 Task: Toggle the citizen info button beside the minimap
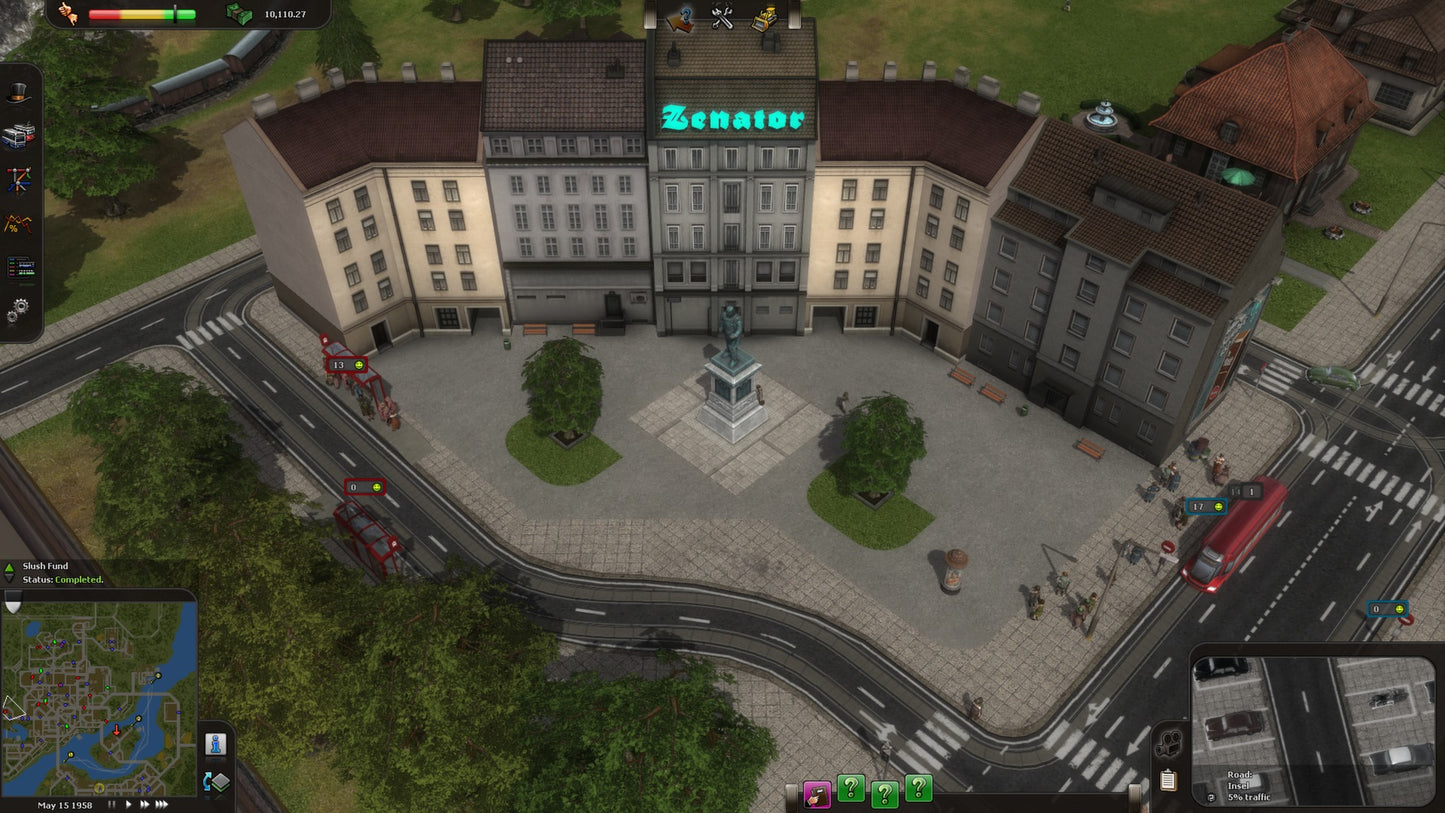[x=216, y=745]
